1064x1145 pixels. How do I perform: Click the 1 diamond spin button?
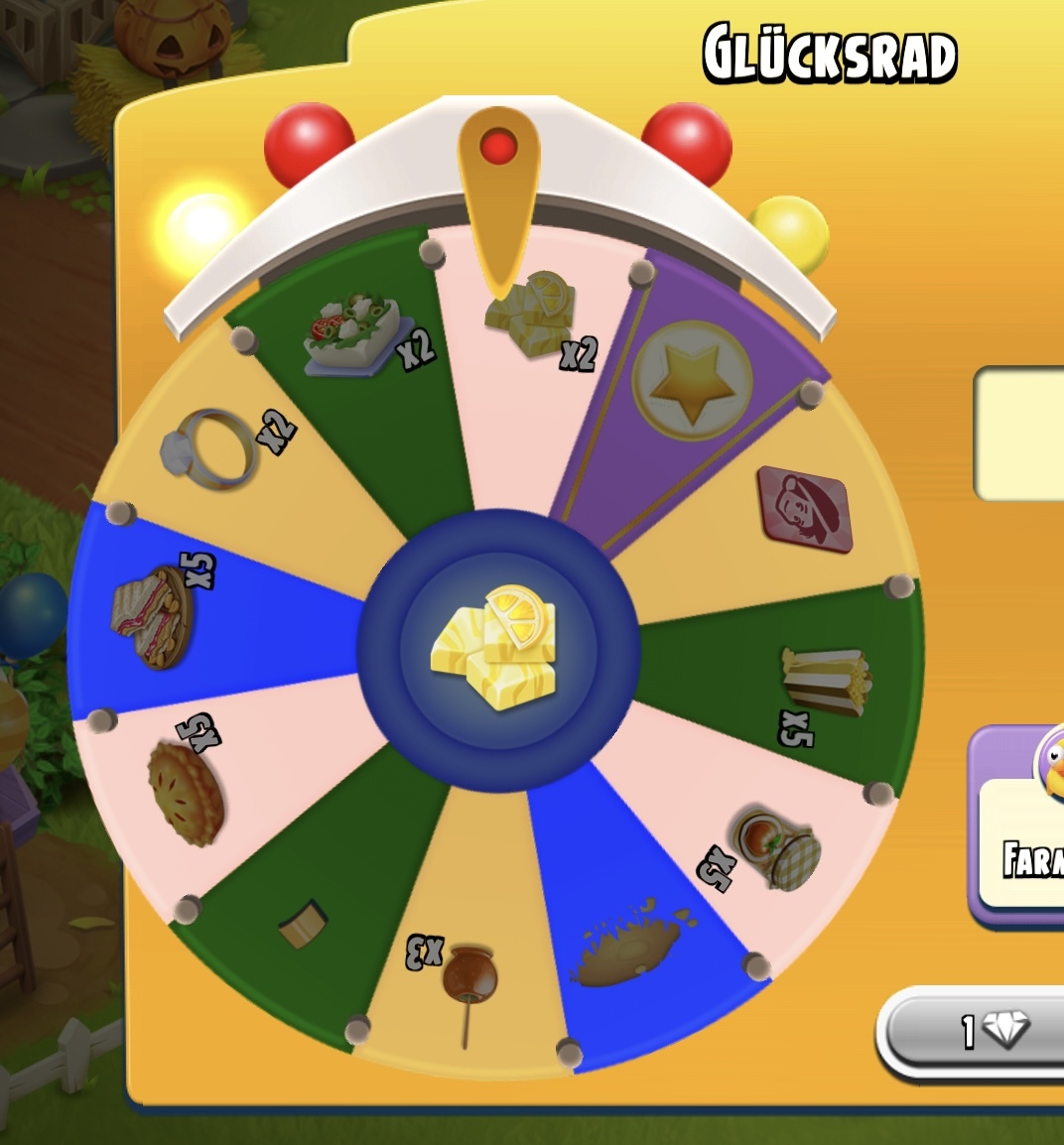(x=978, y=1033)
